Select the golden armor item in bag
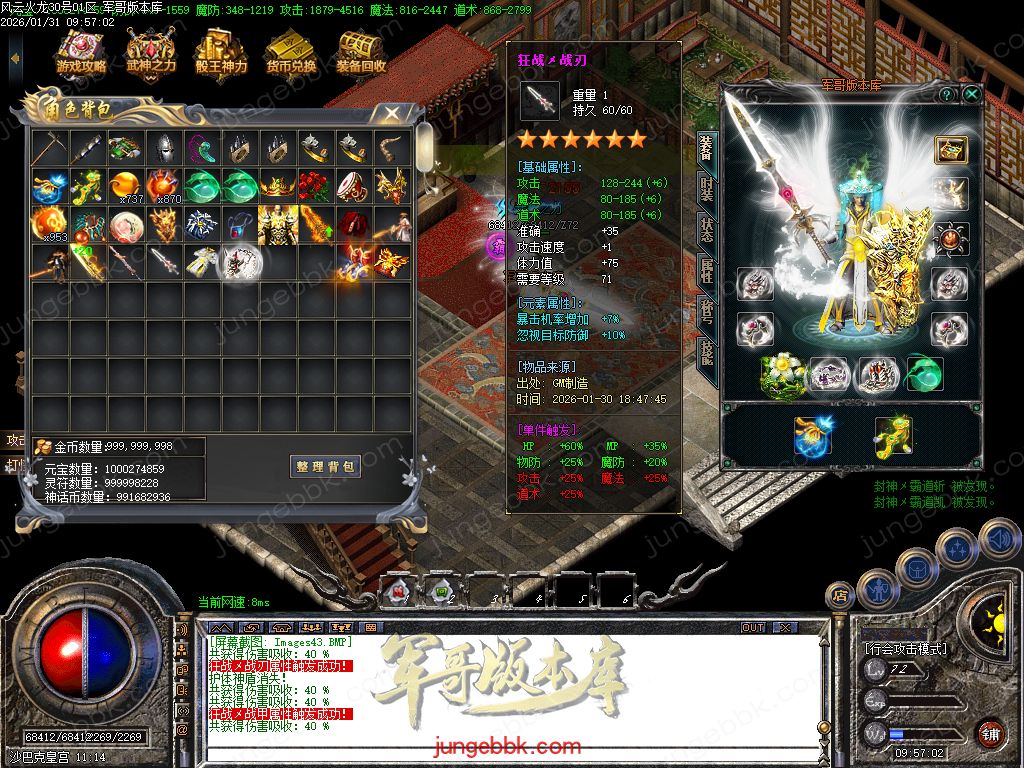This screenshot has height=768, width=1024. tap(277, 224)
